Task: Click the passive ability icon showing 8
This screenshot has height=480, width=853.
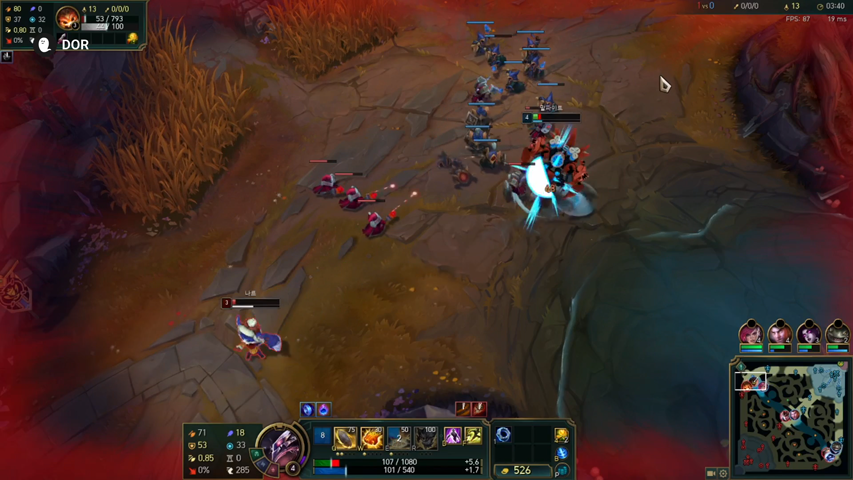Action: [322, 436]
